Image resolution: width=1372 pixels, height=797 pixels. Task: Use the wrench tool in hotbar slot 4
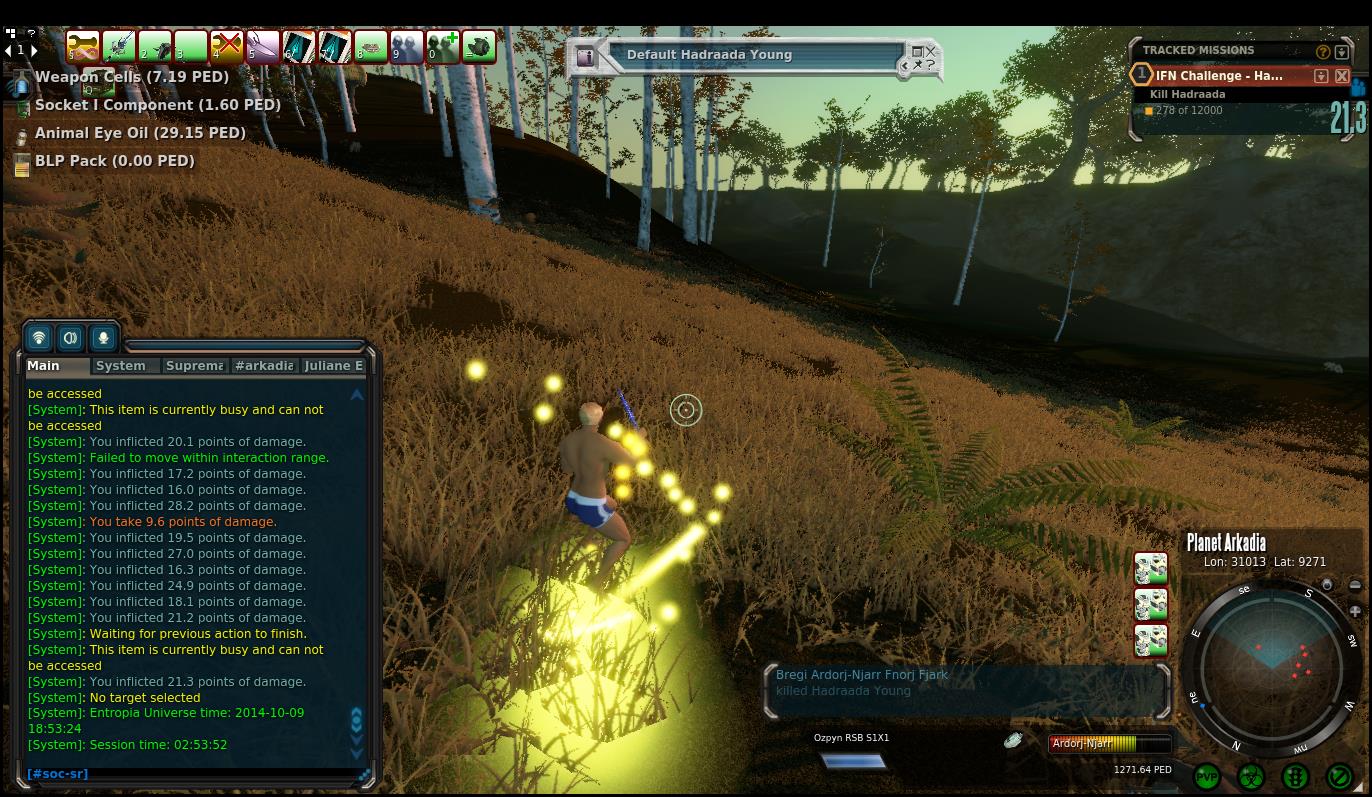227,46
